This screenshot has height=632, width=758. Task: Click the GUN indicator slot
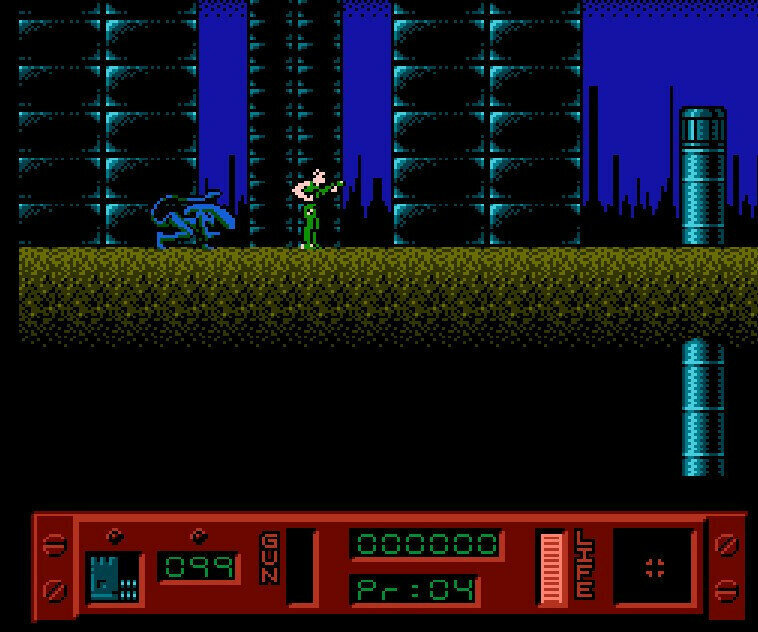[300, 567]
